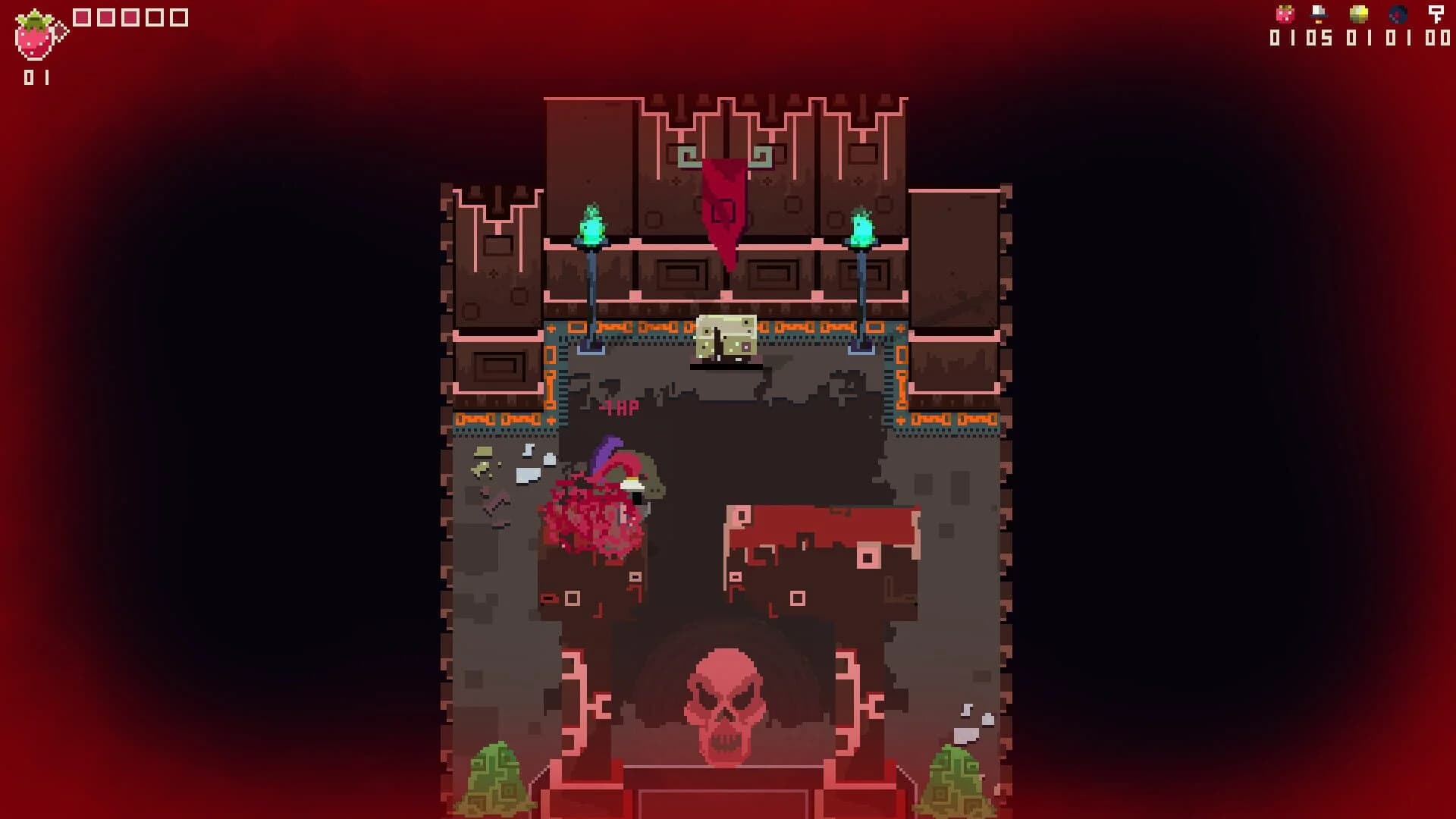Click the last empty health square slot
This screenshot has height=819, width=1456.
point(180,17)
